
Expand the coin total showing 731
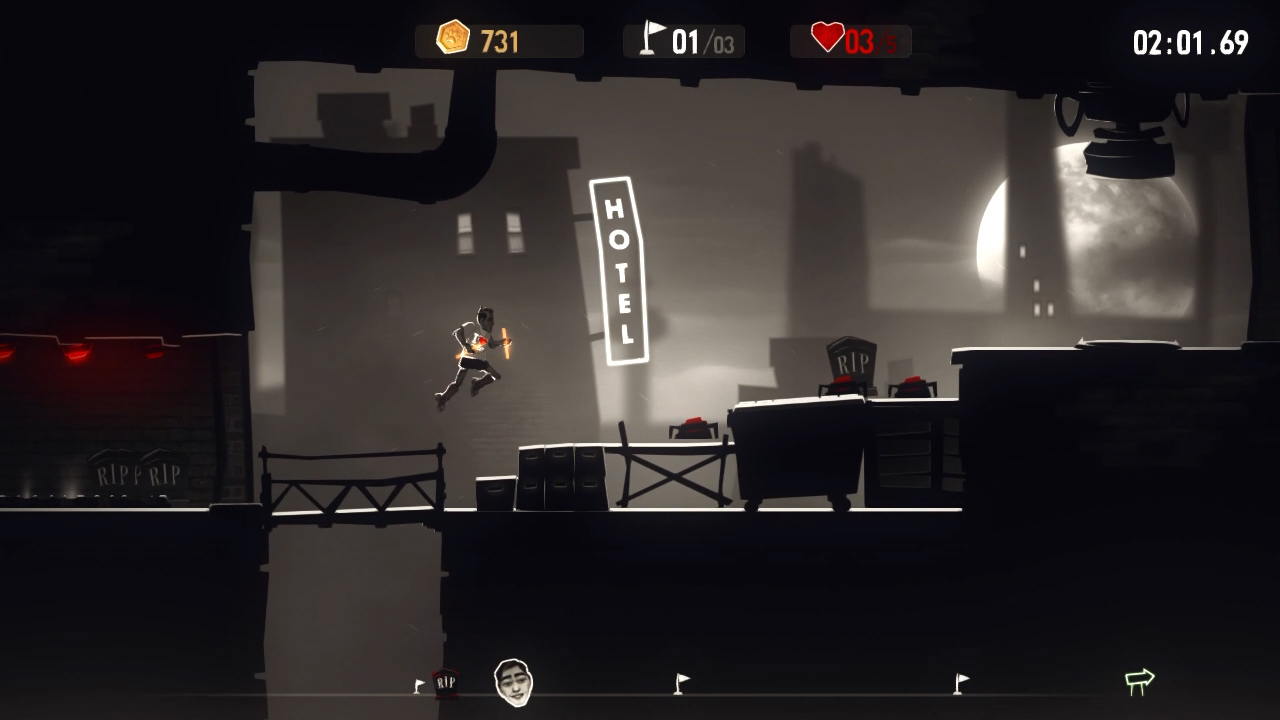click(498, 38)
